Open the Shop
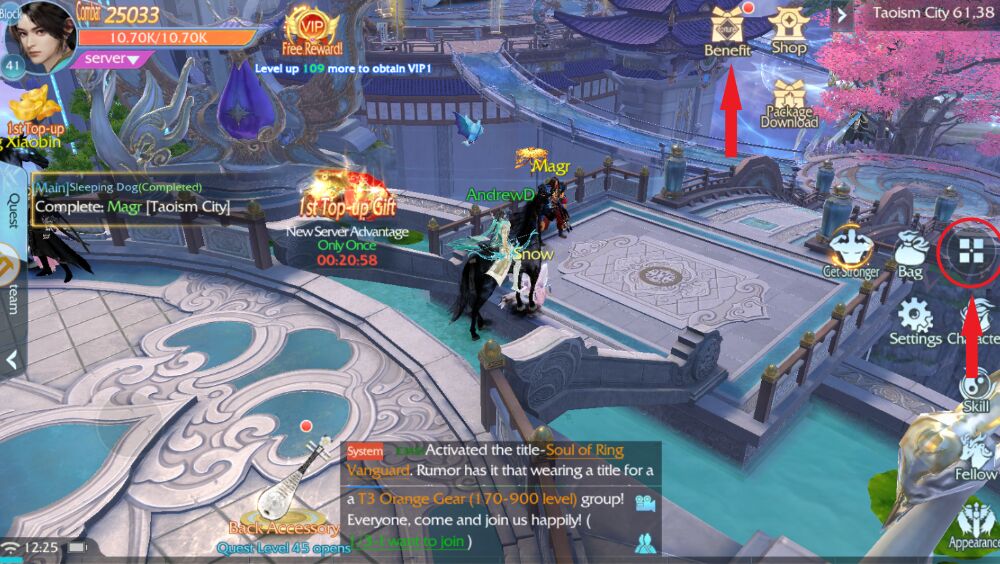This screenshot has width=1000, height=564. pos(788,30)
